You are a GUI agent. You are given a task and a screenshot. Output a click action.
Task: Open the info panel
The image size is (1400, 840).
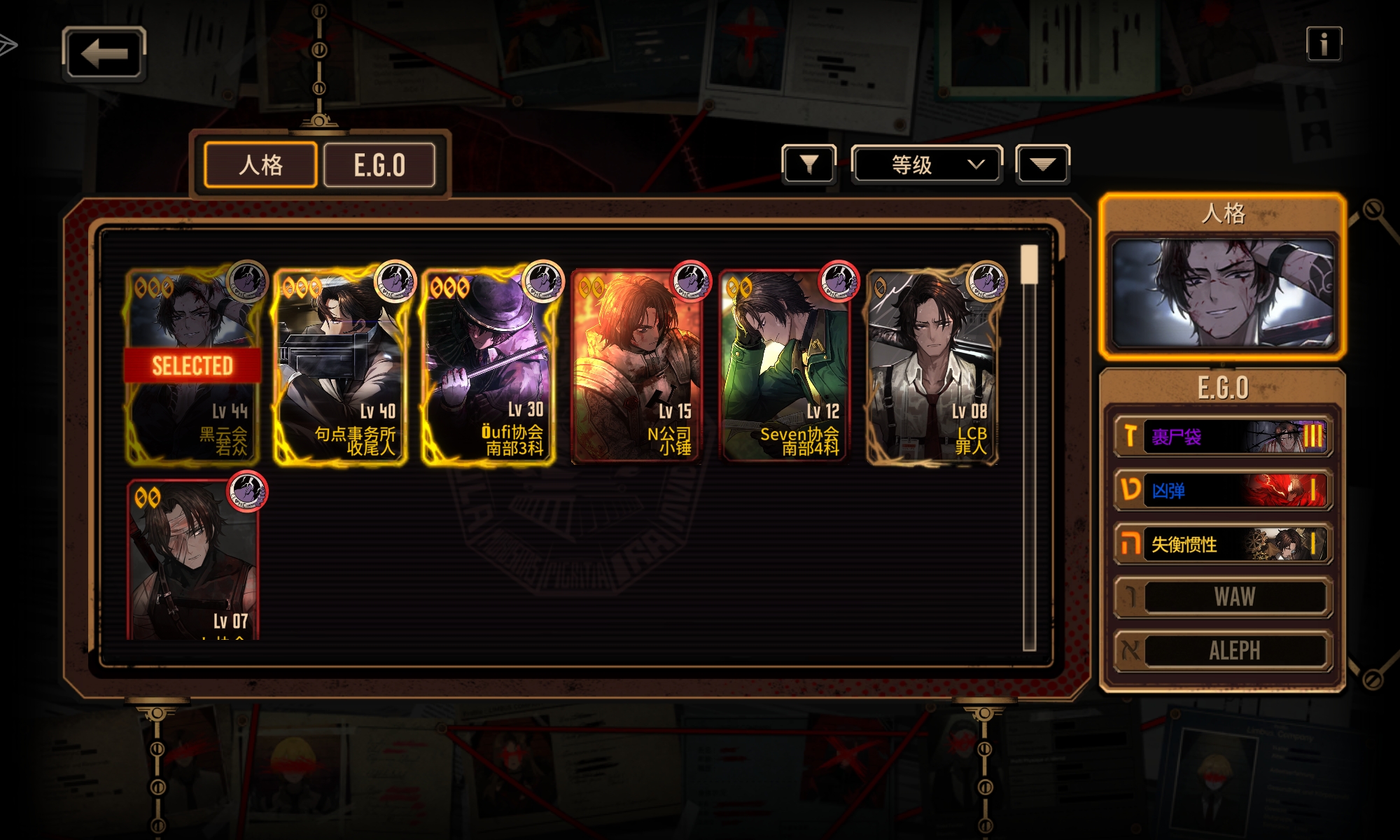tap(1323, 45)
